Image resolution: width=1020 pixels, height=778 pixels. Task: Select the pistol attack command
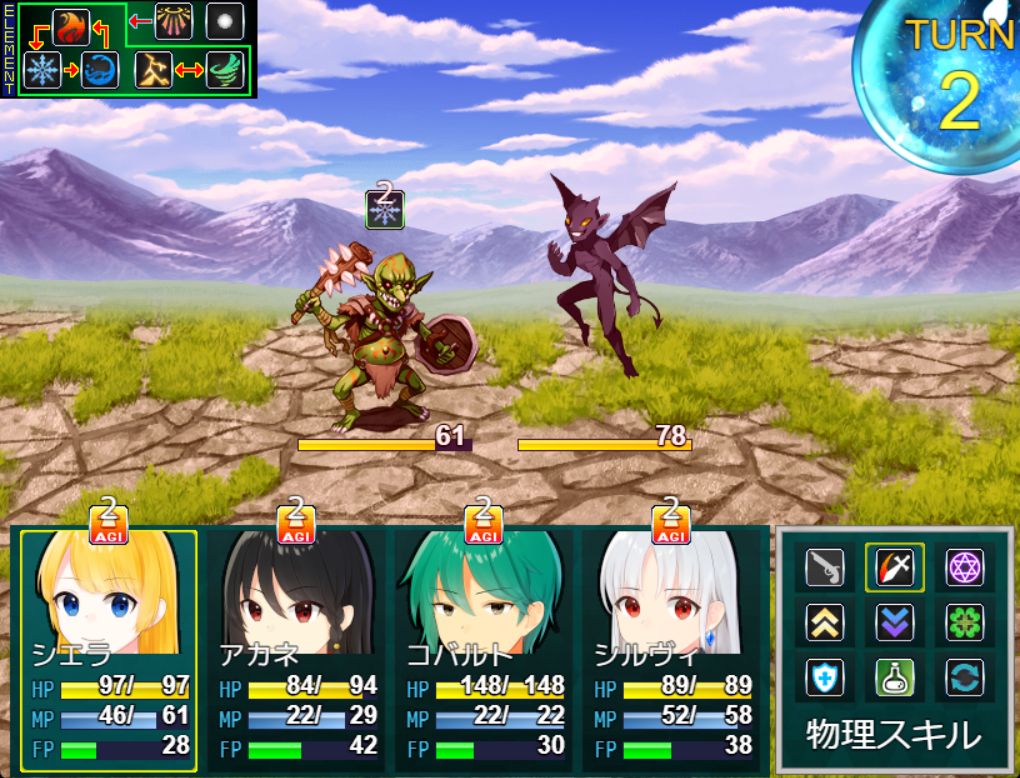tap(825, 568)
